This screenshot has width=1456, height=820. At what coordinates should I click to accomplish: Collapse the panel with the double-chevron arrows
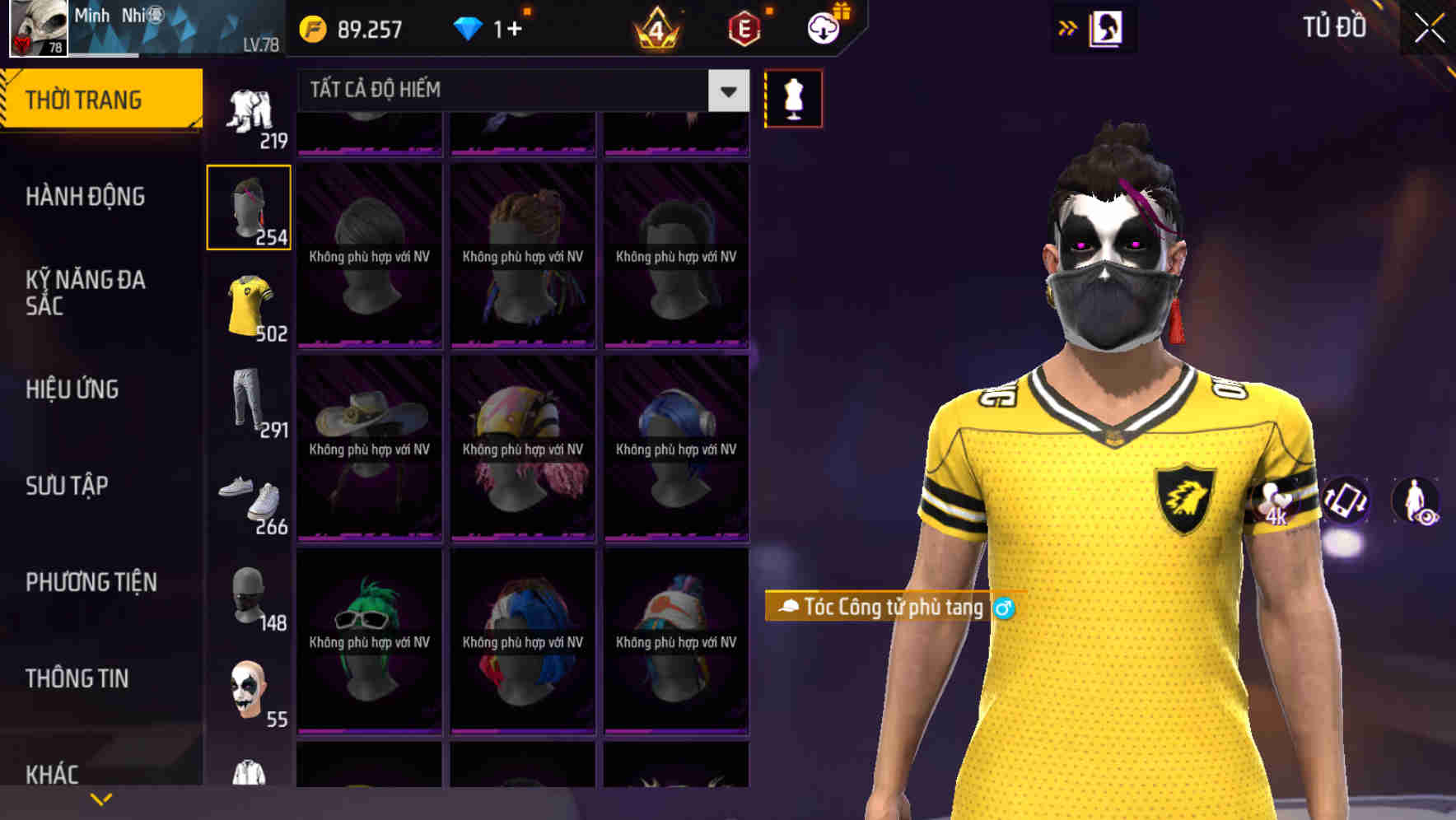click(1068, 27)
